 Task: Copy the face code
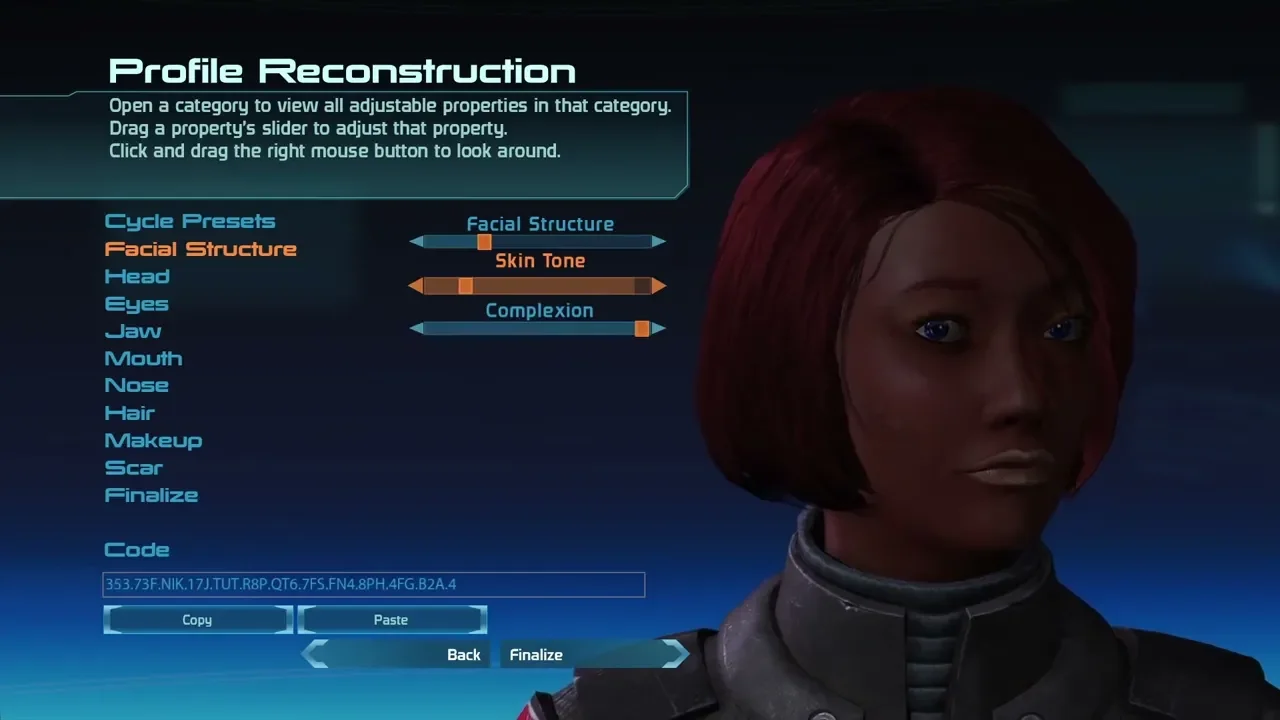click(x=197, y=620)
